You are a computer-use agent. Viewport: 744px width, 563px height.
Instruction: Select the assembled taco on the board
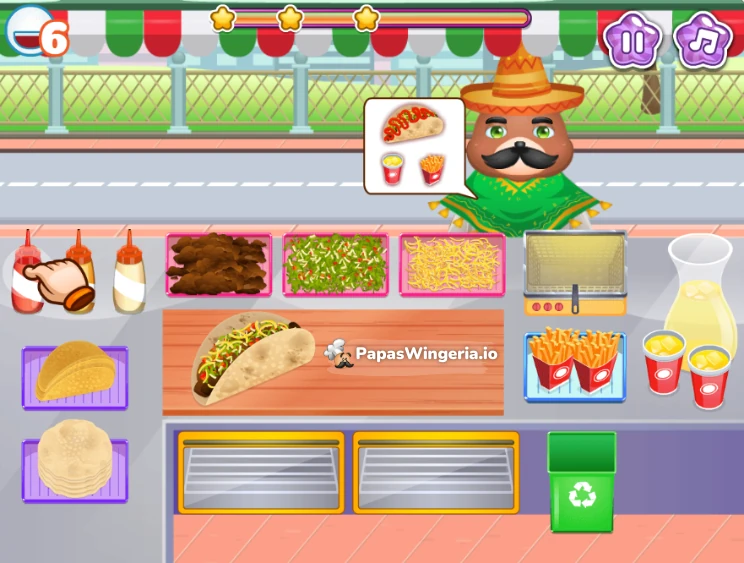[251, 357]
